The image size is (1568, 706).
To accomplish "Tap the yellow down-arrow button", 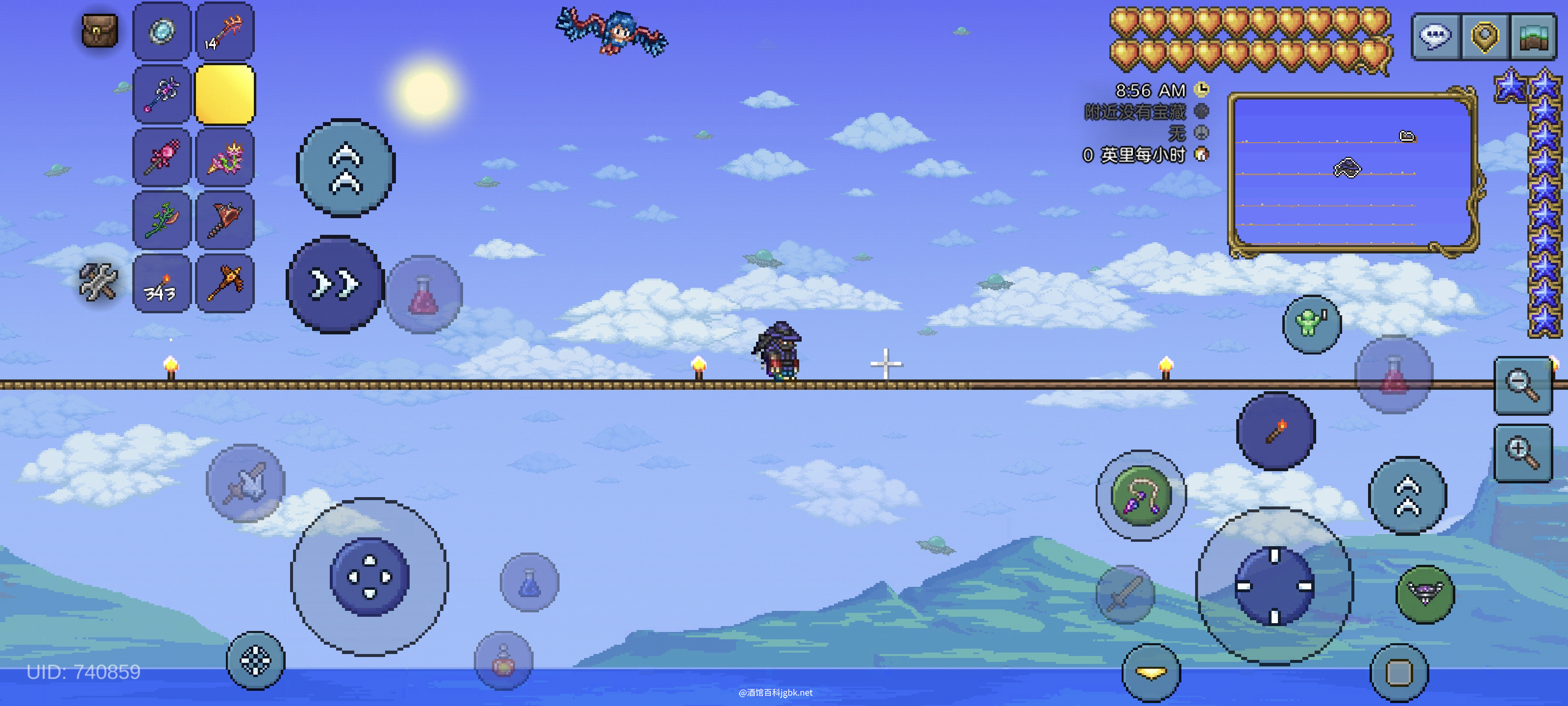I will click(1151, 673).
